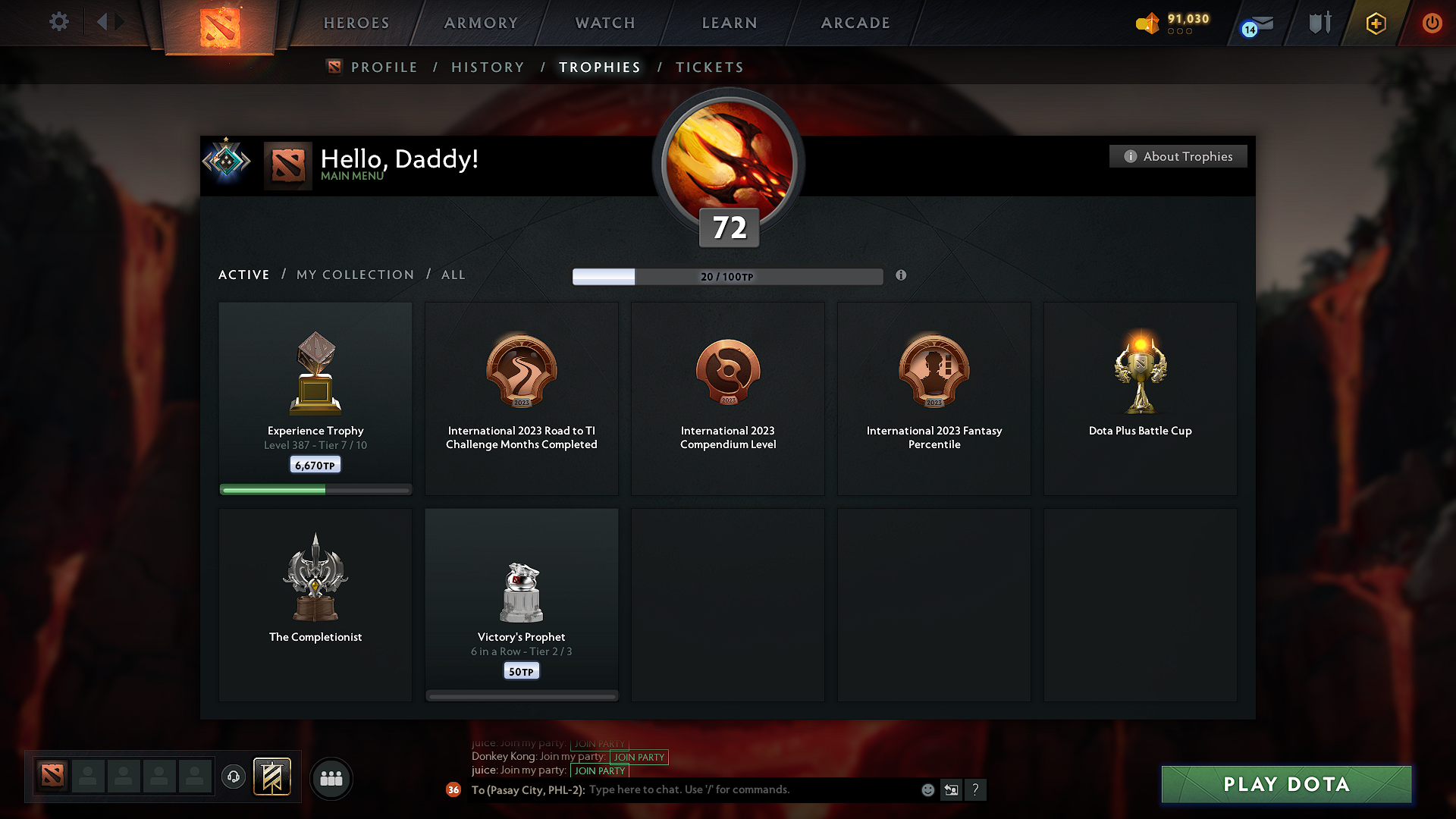Viewport: 1456px width, 819px height.
Task: Switch to the TICKETS tab
Action: (709, 67)
